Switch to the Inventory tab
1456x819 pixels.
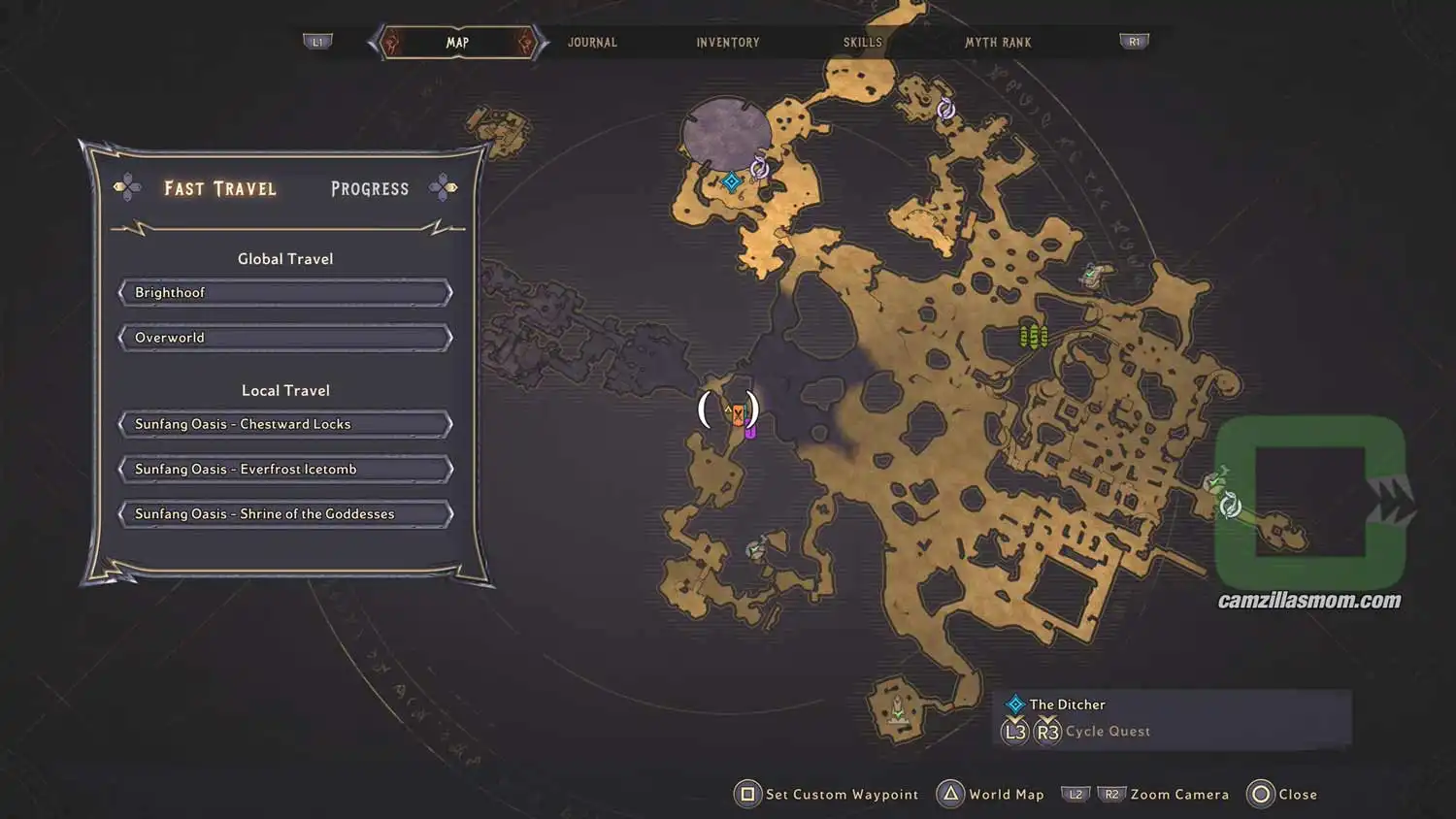[x=727, y=42]
